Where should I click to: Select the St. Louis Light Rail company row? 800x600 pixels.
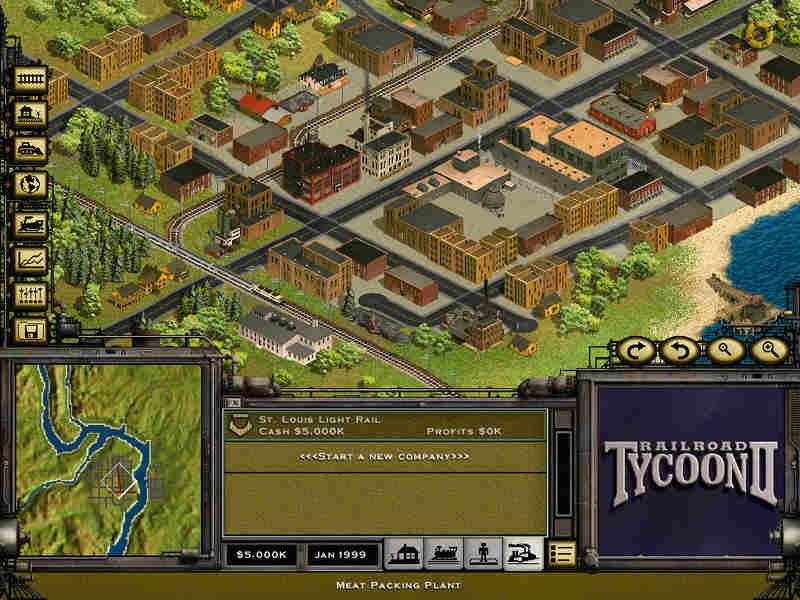click(384, 426)
